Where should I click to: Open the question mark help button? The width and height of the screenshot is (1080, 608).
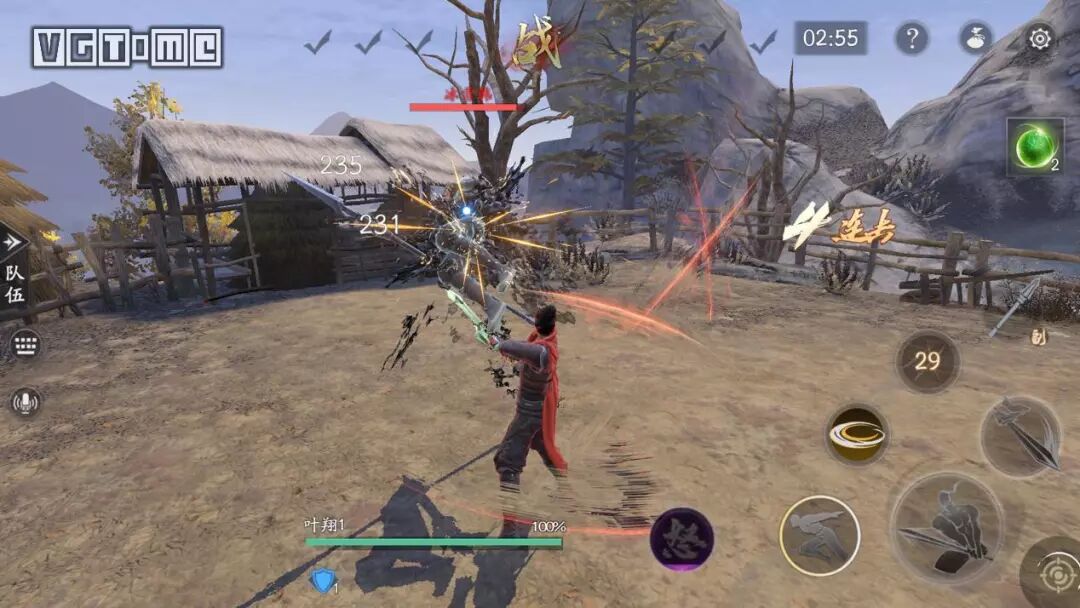click(911, 39)
